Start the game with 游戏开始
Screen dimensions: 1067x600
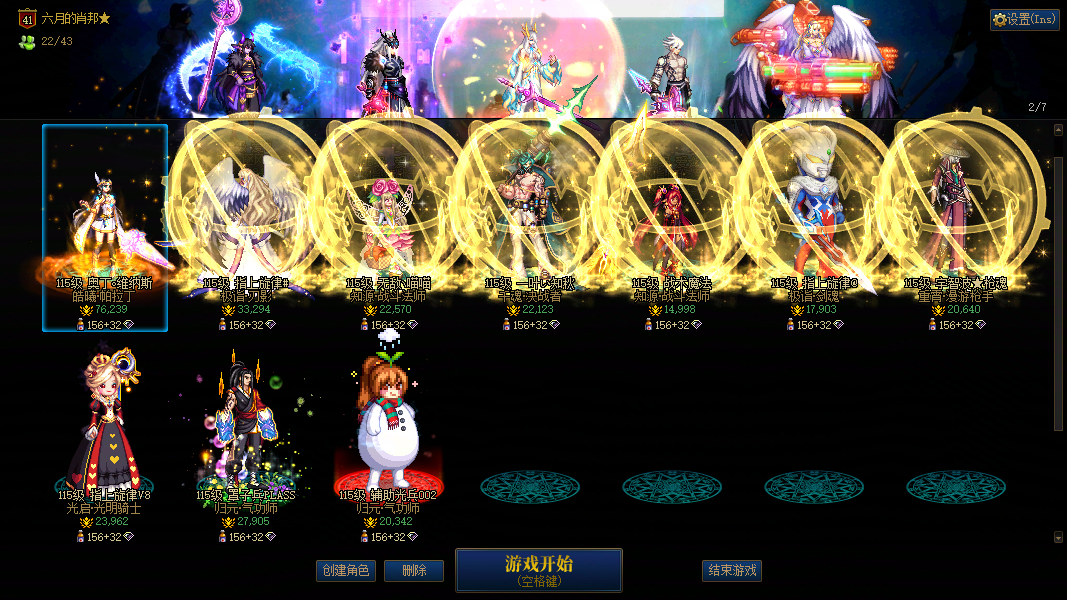click(x=539, y=570)
